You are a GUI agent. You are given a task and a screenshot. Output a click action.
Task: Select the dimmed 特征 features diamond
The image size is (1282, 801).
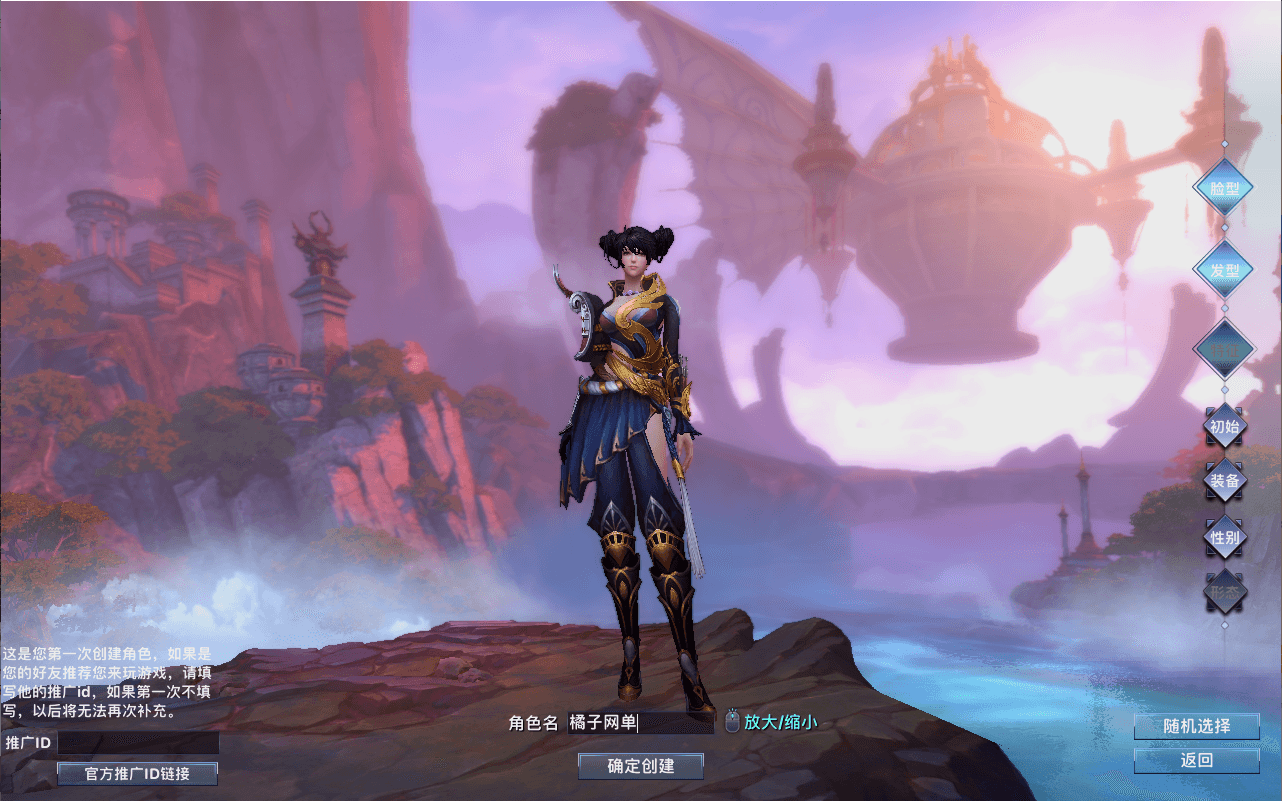[1223, 349]
